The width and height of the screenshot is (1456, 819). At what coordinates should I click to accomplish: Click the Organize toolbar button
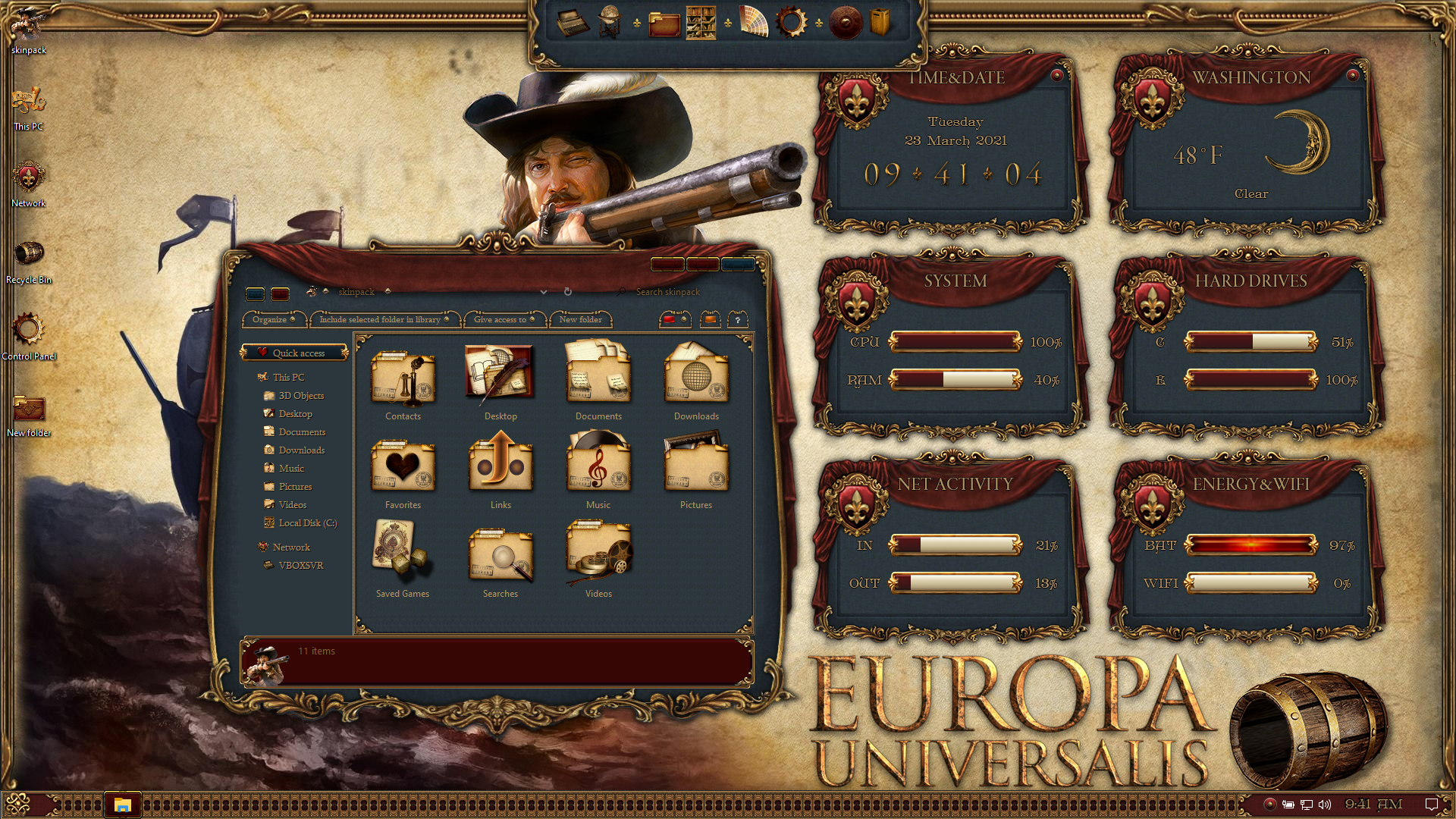point(274,320)
